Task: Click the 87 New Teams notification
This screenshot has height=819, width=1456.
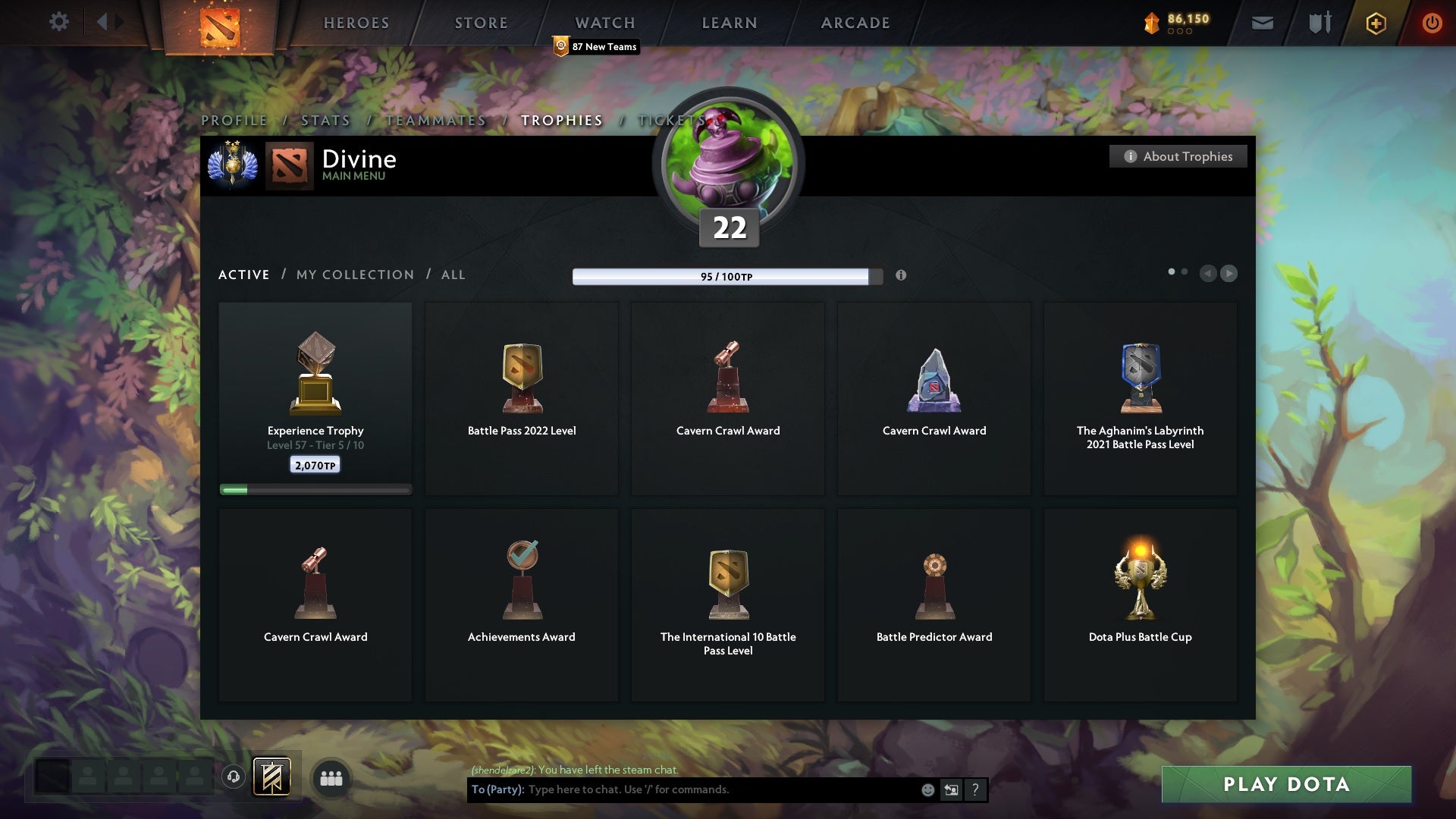Action: tap(596, 46)
